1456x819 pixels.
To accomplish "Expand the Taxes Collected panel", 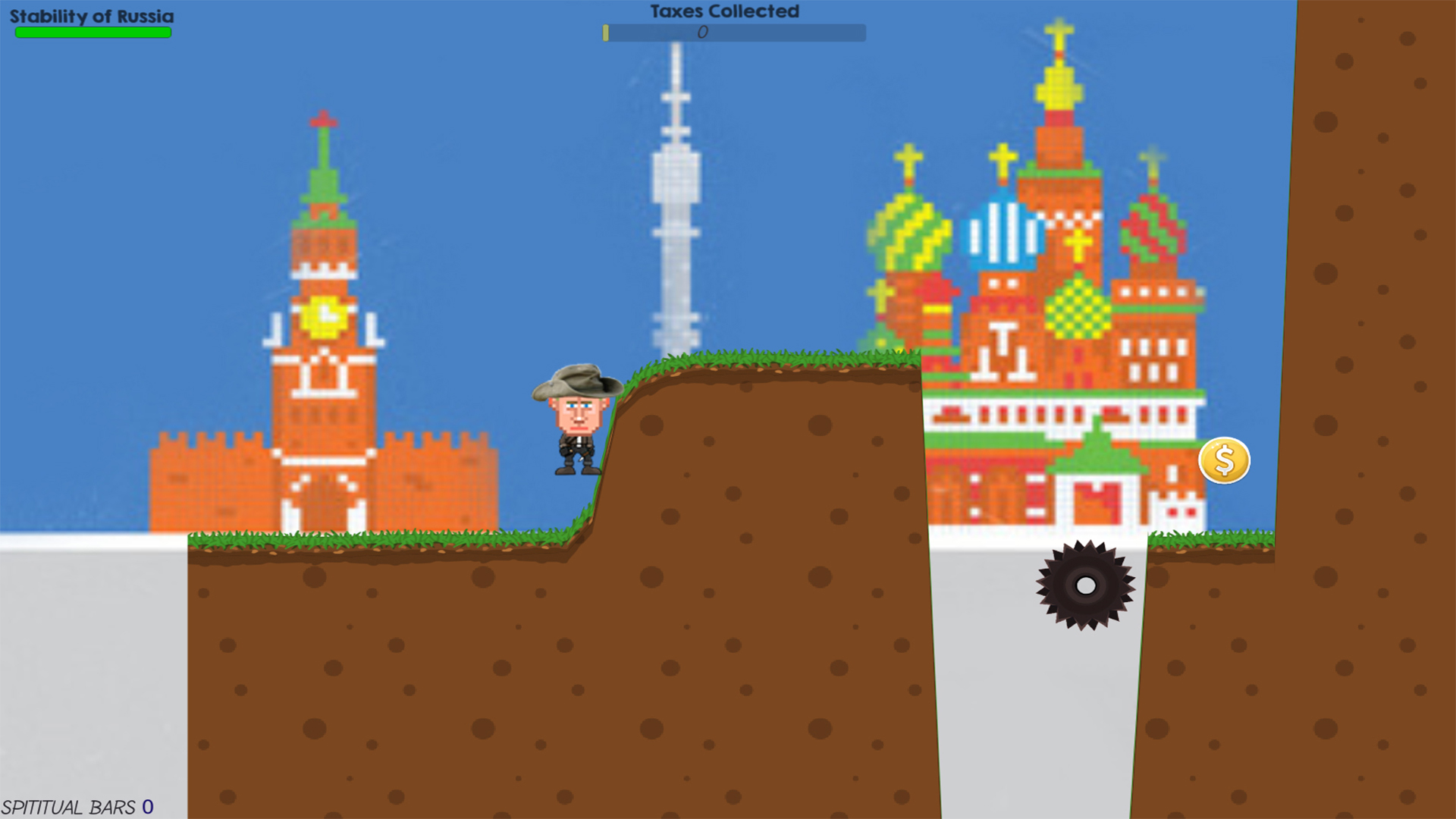I will pos(734,33).
